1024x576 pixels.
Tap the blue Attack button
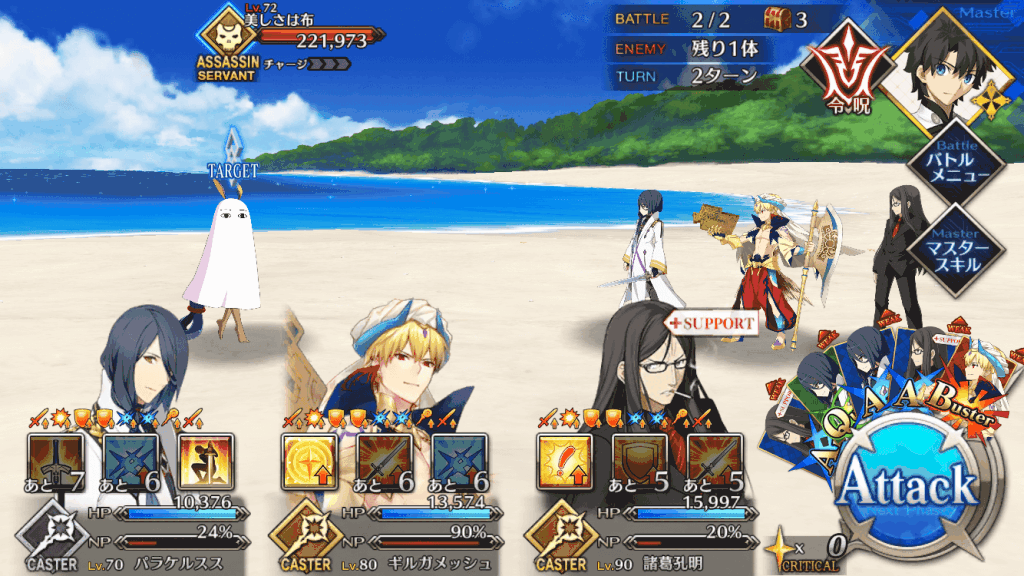click(x=906, y=489)
